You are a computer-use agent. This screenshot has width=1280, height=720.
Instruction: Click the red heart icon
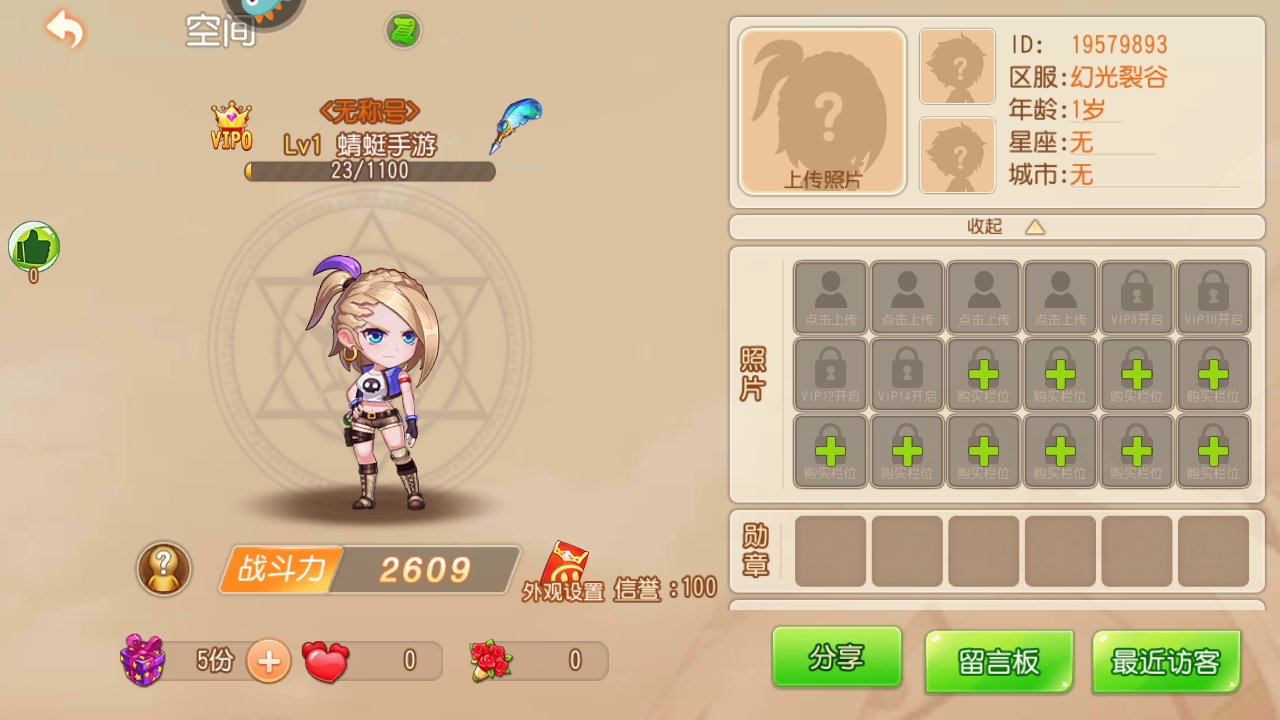(326, 661)
